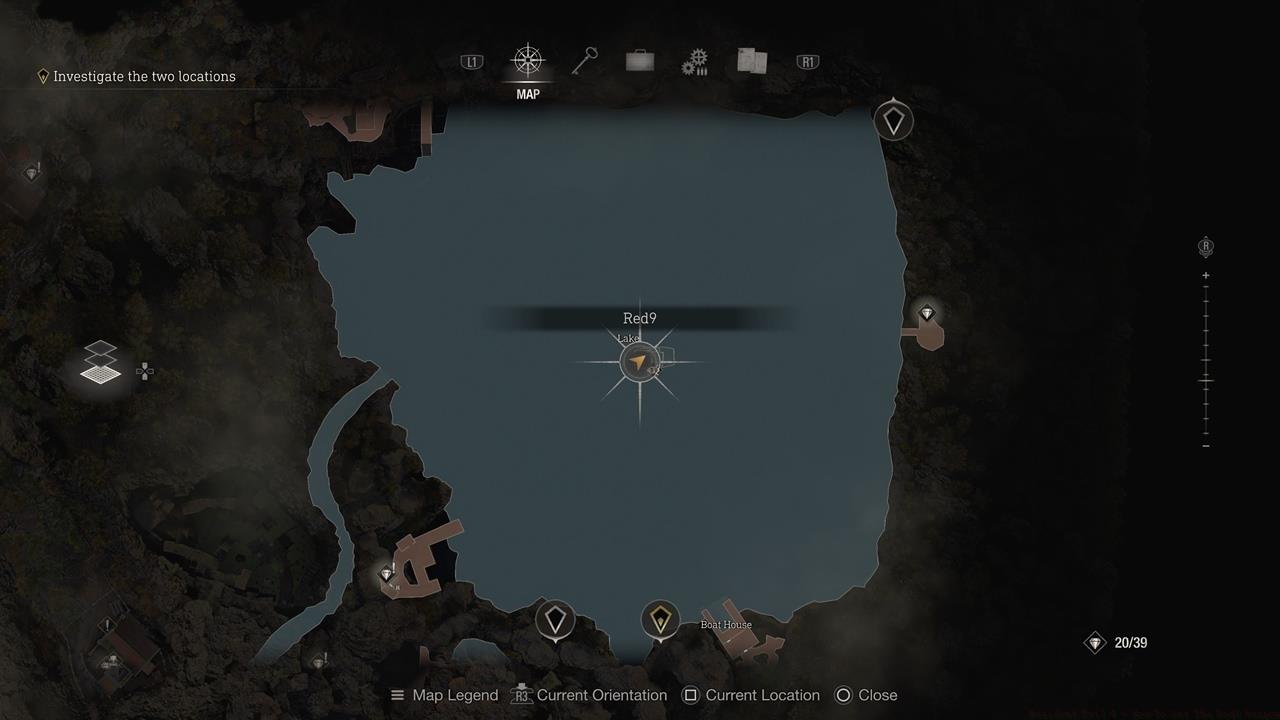Select the treasure marker on the eastern dock
The width and height of the screenshot is (1280, 720).
pyautogui.click(x=927, y=314)
